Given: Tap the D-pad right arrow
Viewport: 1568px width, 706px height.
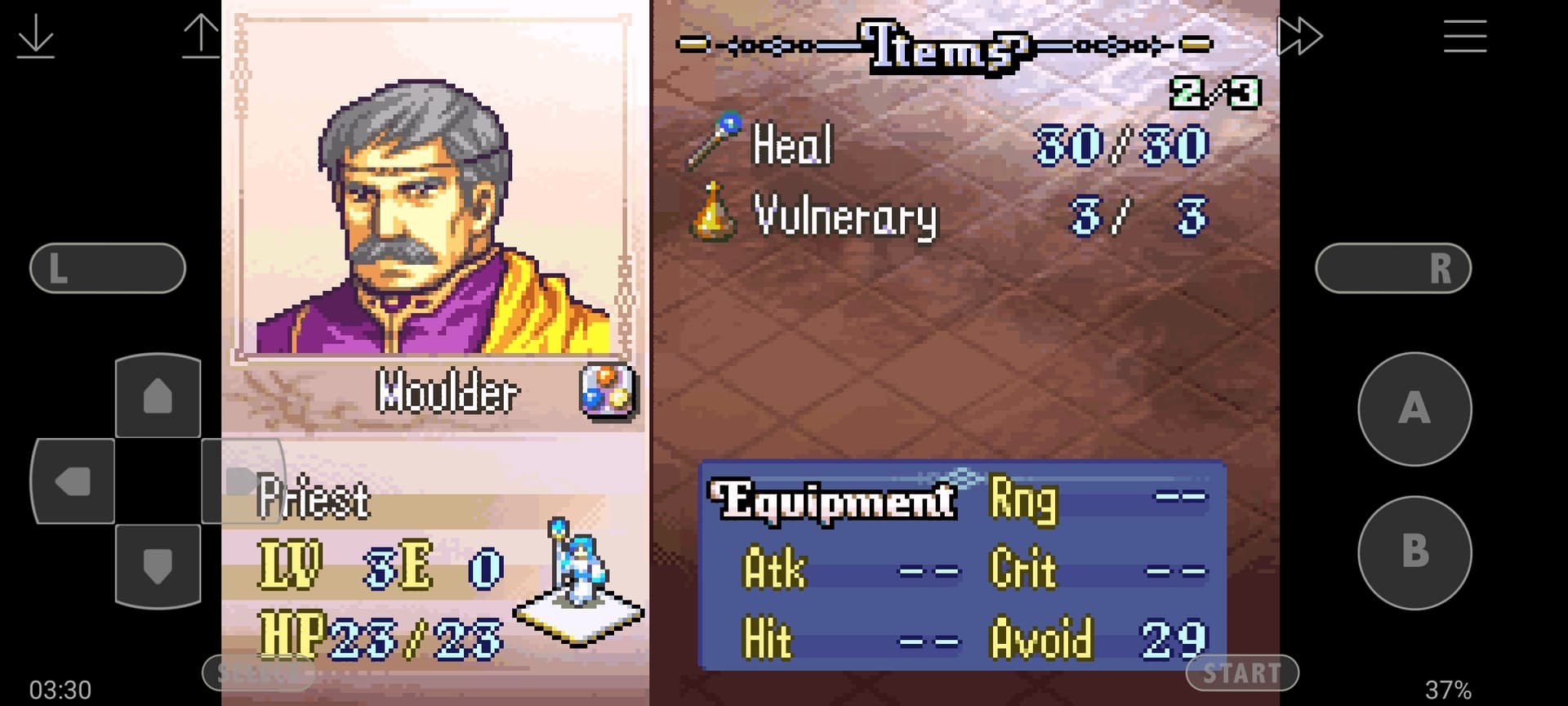Looking at the screenshot, I should tap(242, 480).
